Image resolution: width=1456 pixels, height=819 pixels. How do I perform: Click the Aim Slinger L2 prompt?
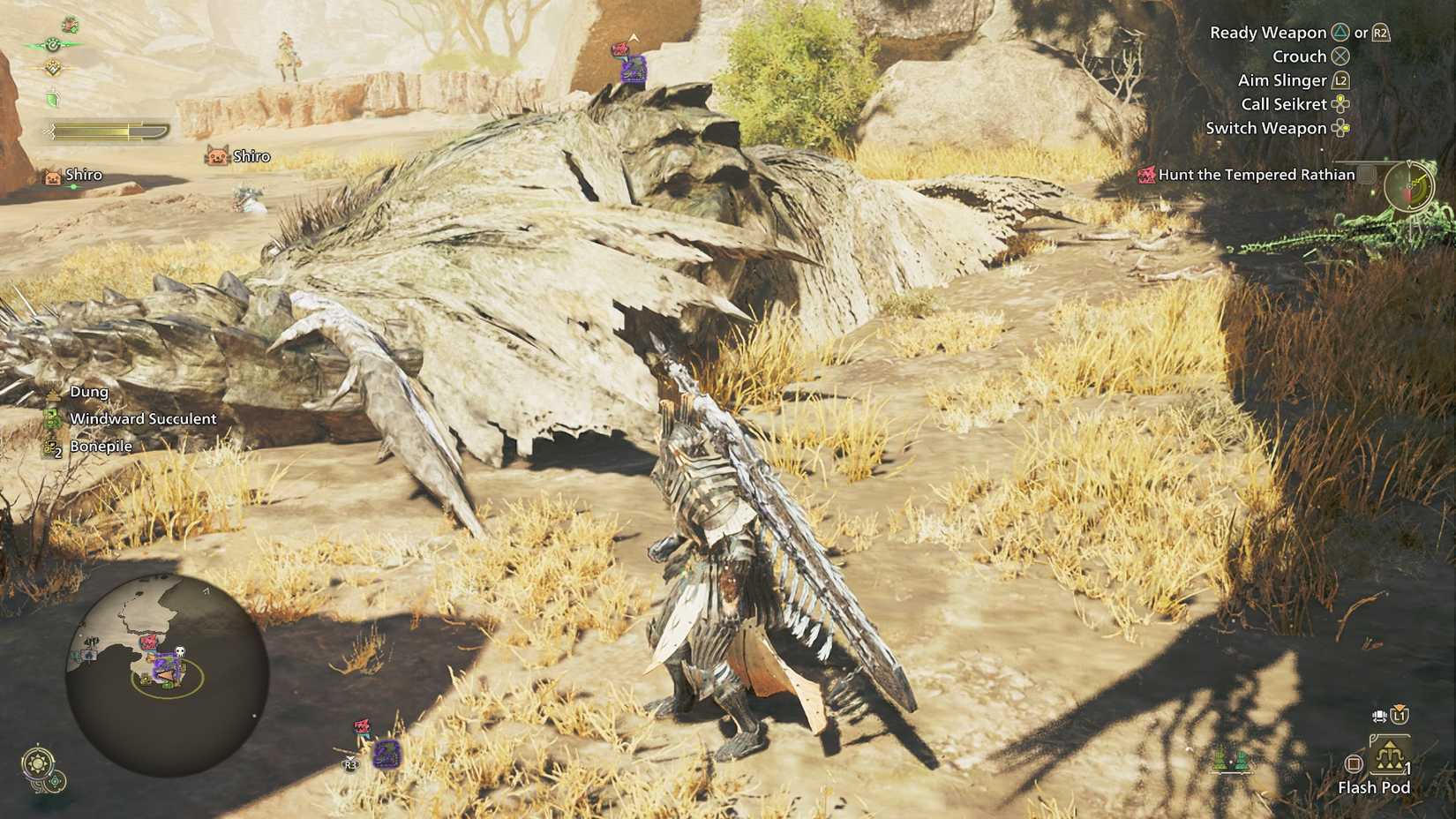point(1341,79)
